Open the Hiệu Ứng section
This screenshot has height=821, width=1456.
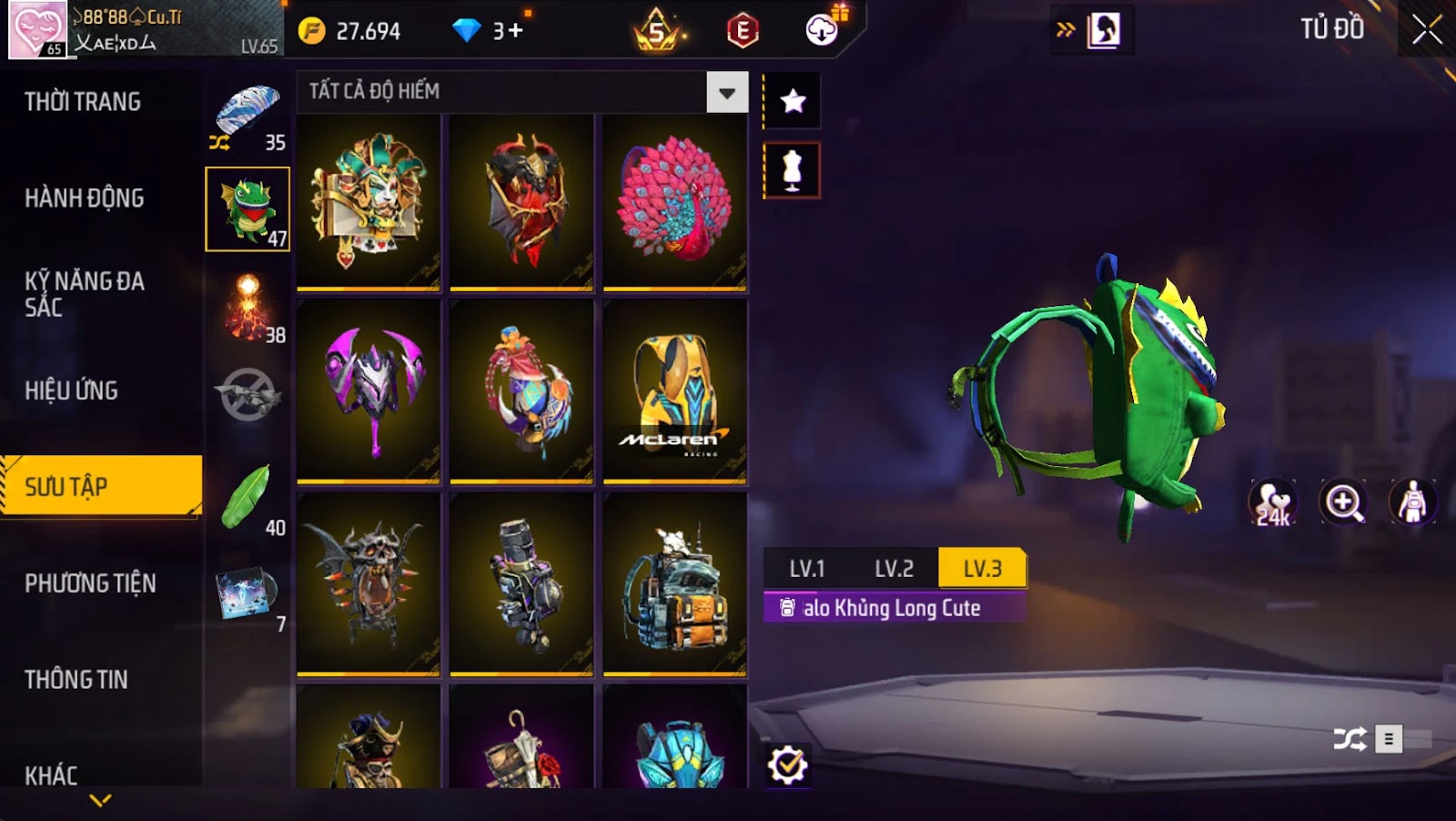coord(72,390)
